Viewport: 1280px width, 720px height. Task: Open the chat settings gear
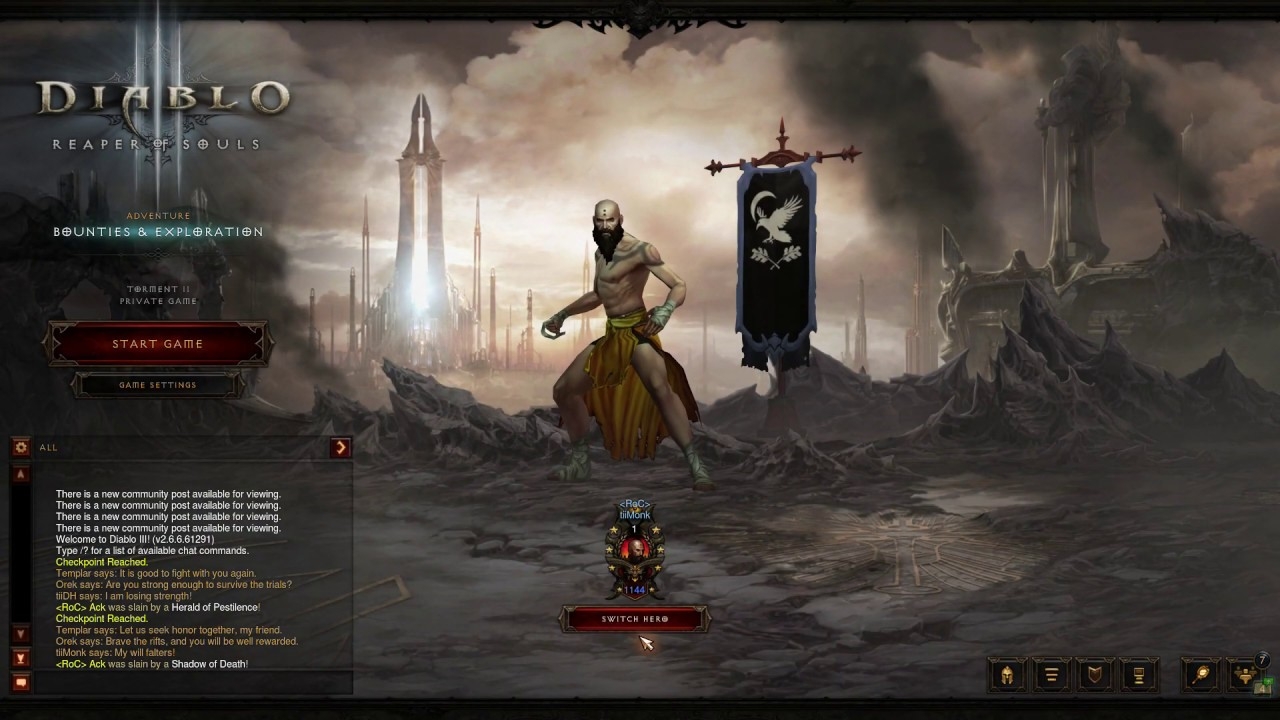(x=21, y=448)
